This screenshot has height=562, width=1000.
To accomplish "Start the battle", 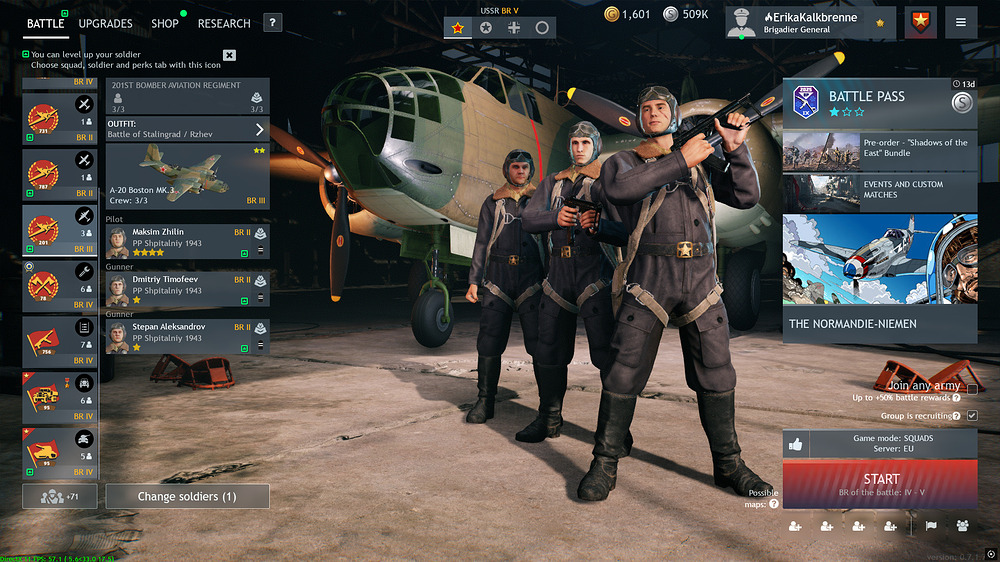I will coord(880,484).
